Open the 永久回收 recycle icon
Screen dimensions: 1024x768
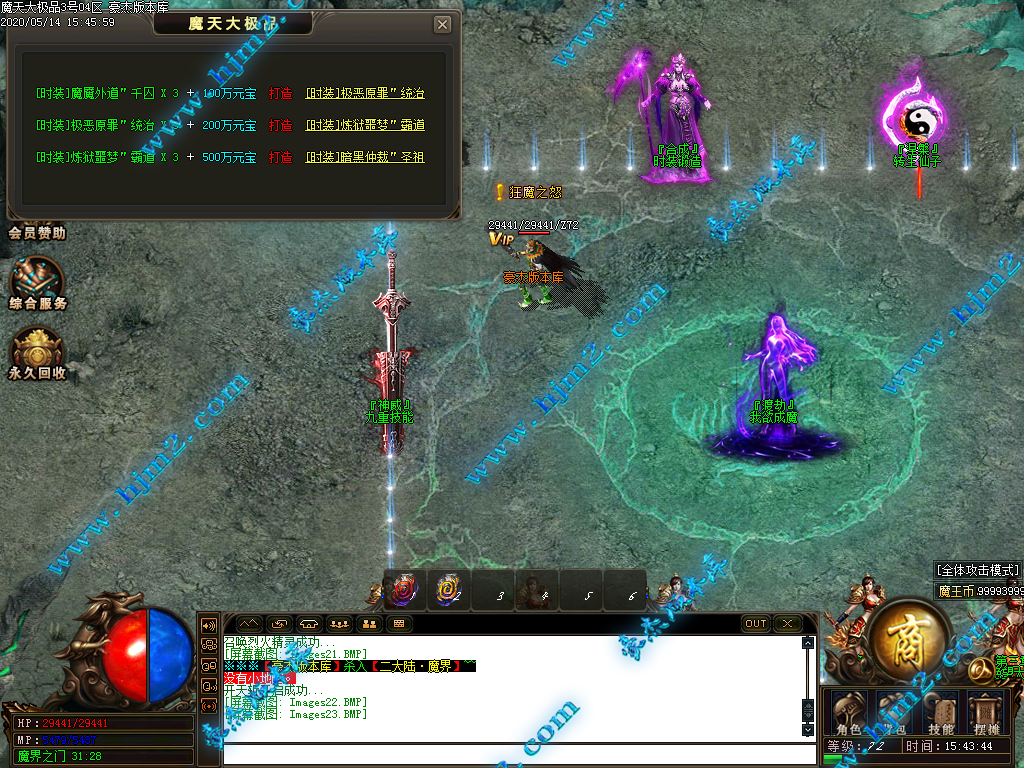tap(37, 352)
